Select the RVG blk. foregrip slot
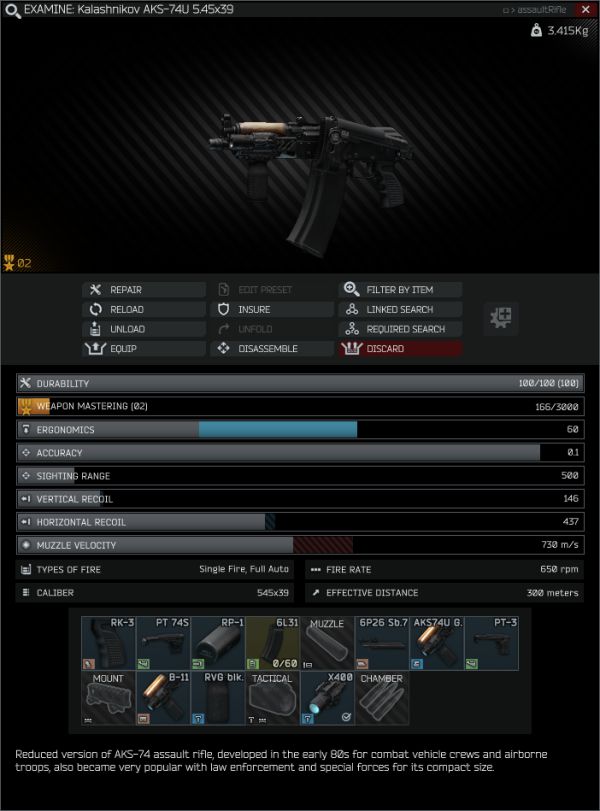 tap(217, 698)
